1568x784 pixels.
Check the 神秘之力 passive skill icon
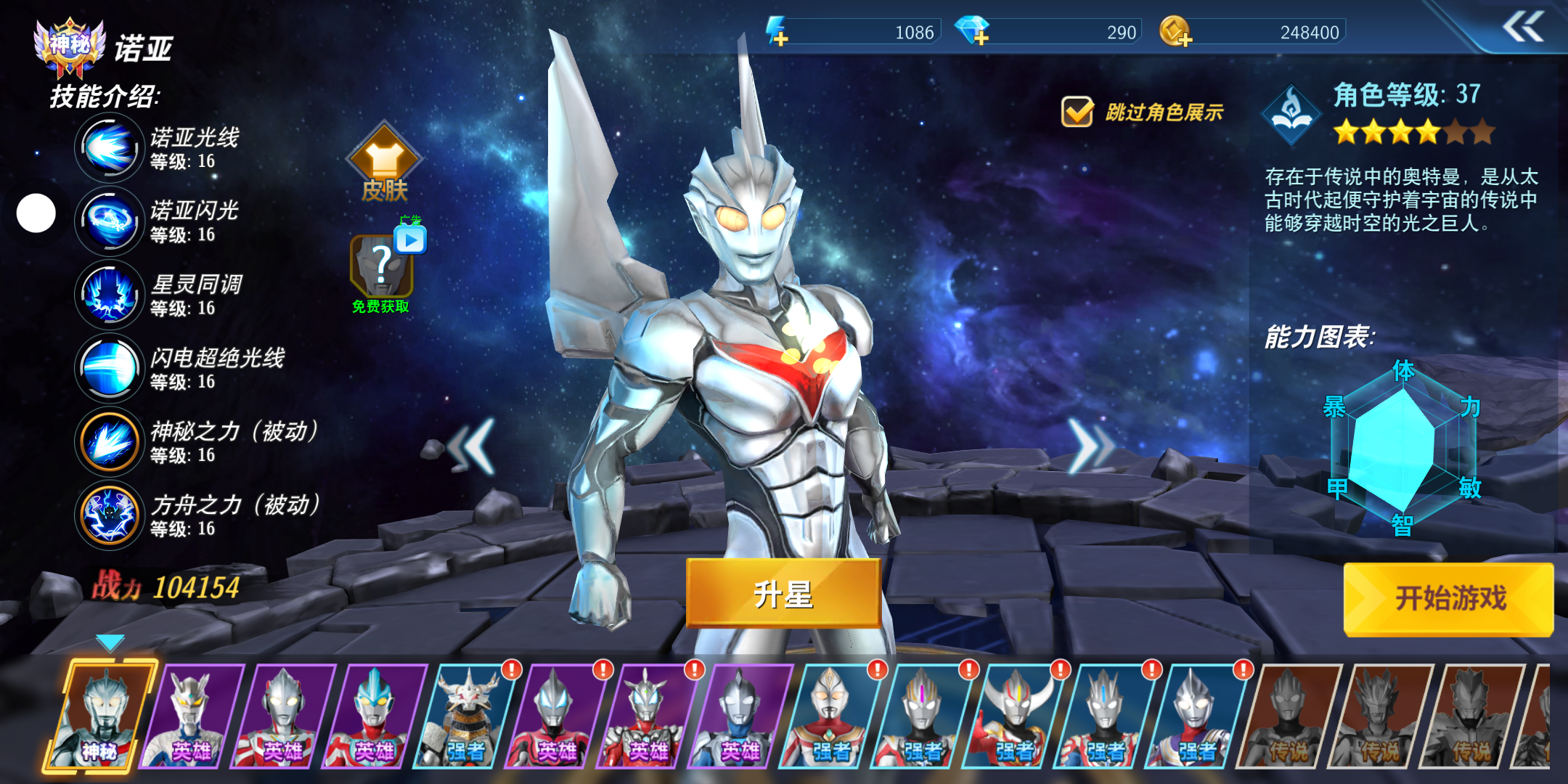109,442
